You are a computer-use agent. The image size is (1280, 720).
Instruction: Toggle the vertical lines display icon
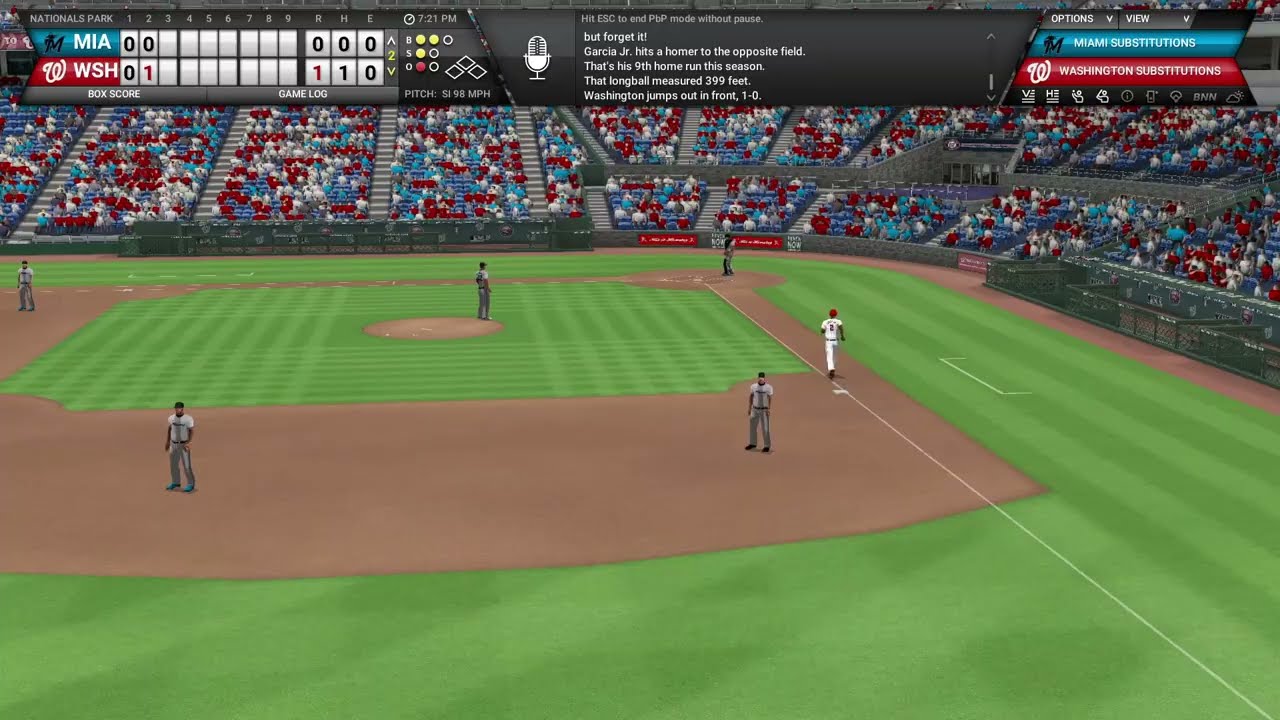point(1029,96)
